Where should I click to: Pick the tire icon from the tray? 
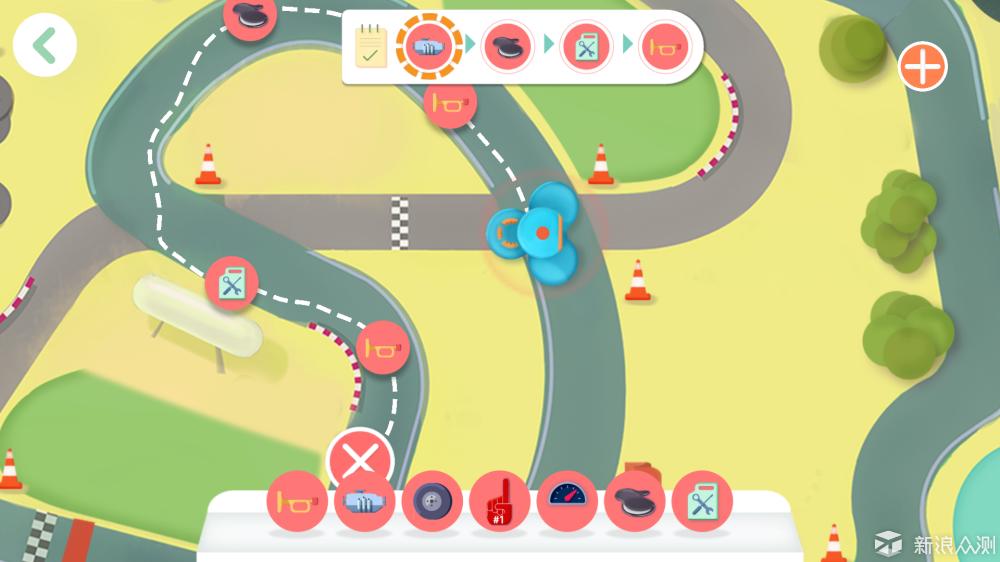432,500
